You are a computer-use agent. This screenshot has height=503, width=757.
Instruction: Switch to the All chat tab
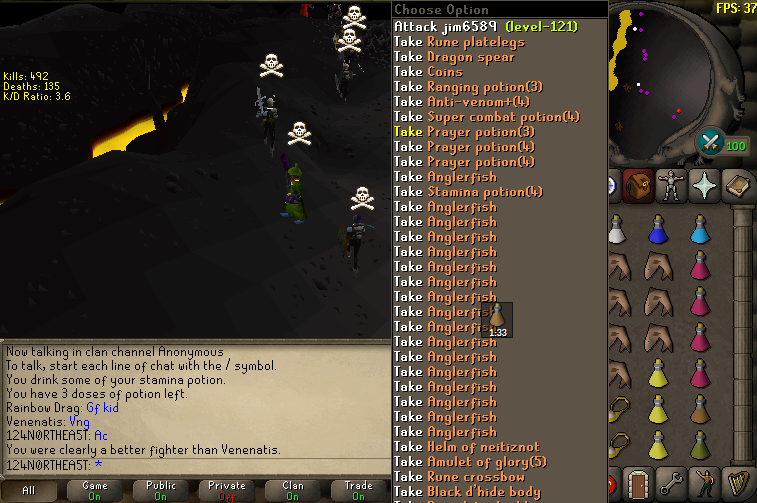pyautogui.click(x=28, y=490)
